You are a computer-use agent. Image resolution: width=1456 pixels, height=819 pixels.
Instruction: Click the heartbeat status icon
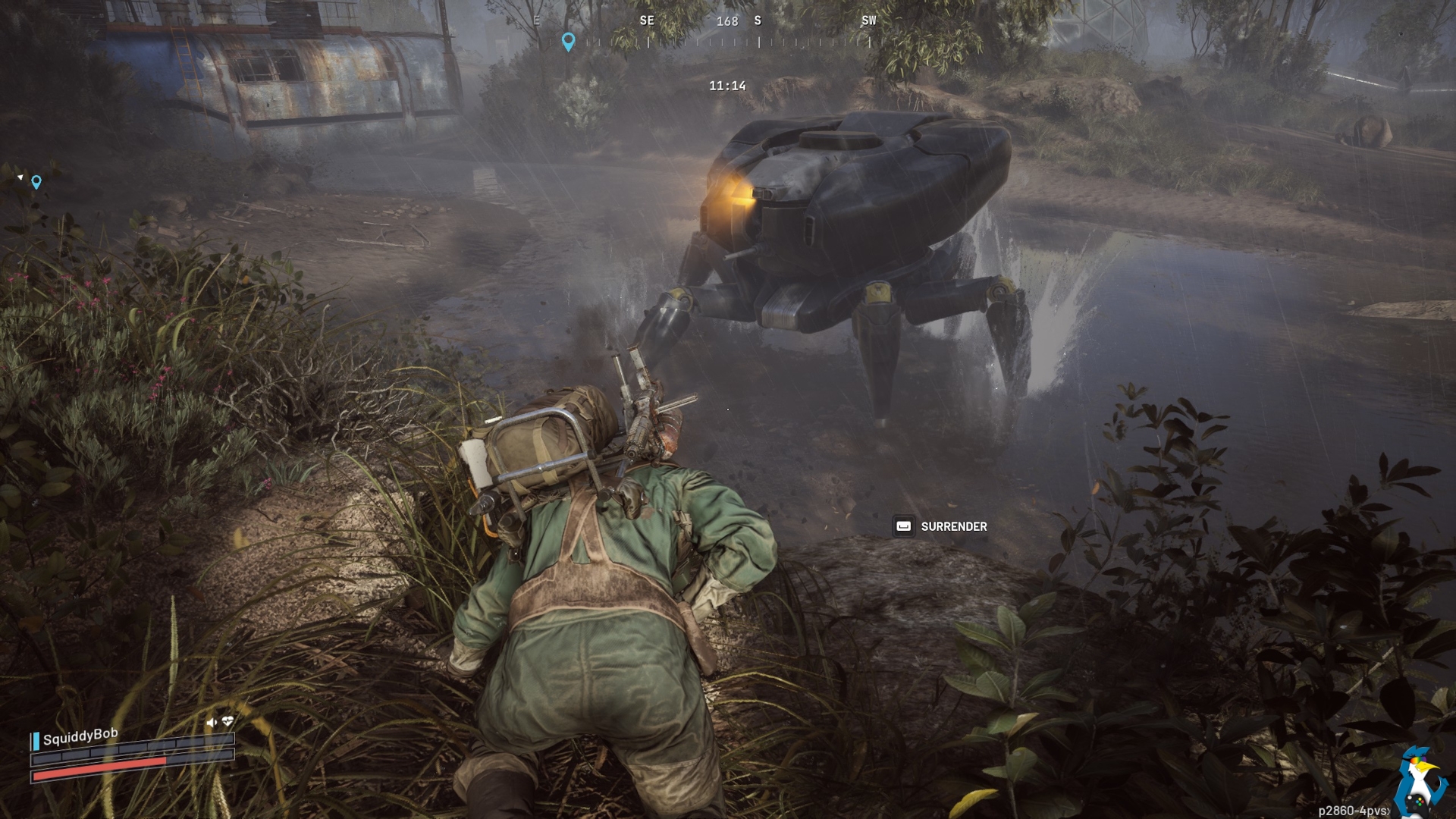[x=227, y=721]
